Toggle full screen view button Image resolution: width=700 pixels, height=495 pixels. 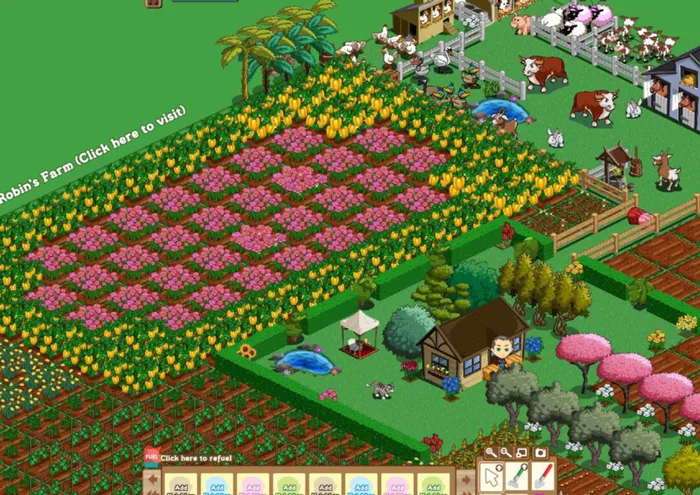click(523, 453)
